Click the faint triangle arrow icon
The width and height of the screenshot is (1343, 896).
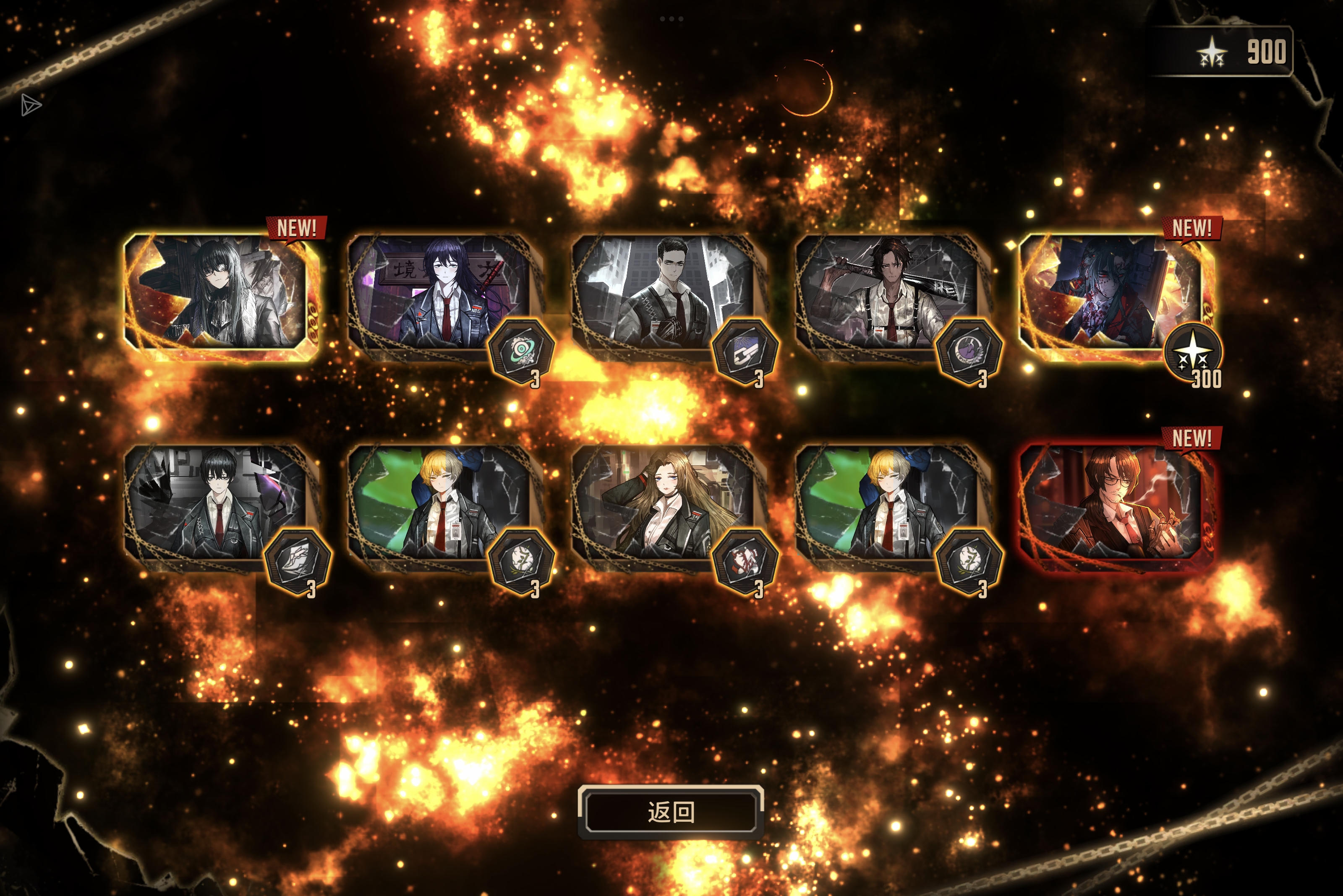point(31,105)
